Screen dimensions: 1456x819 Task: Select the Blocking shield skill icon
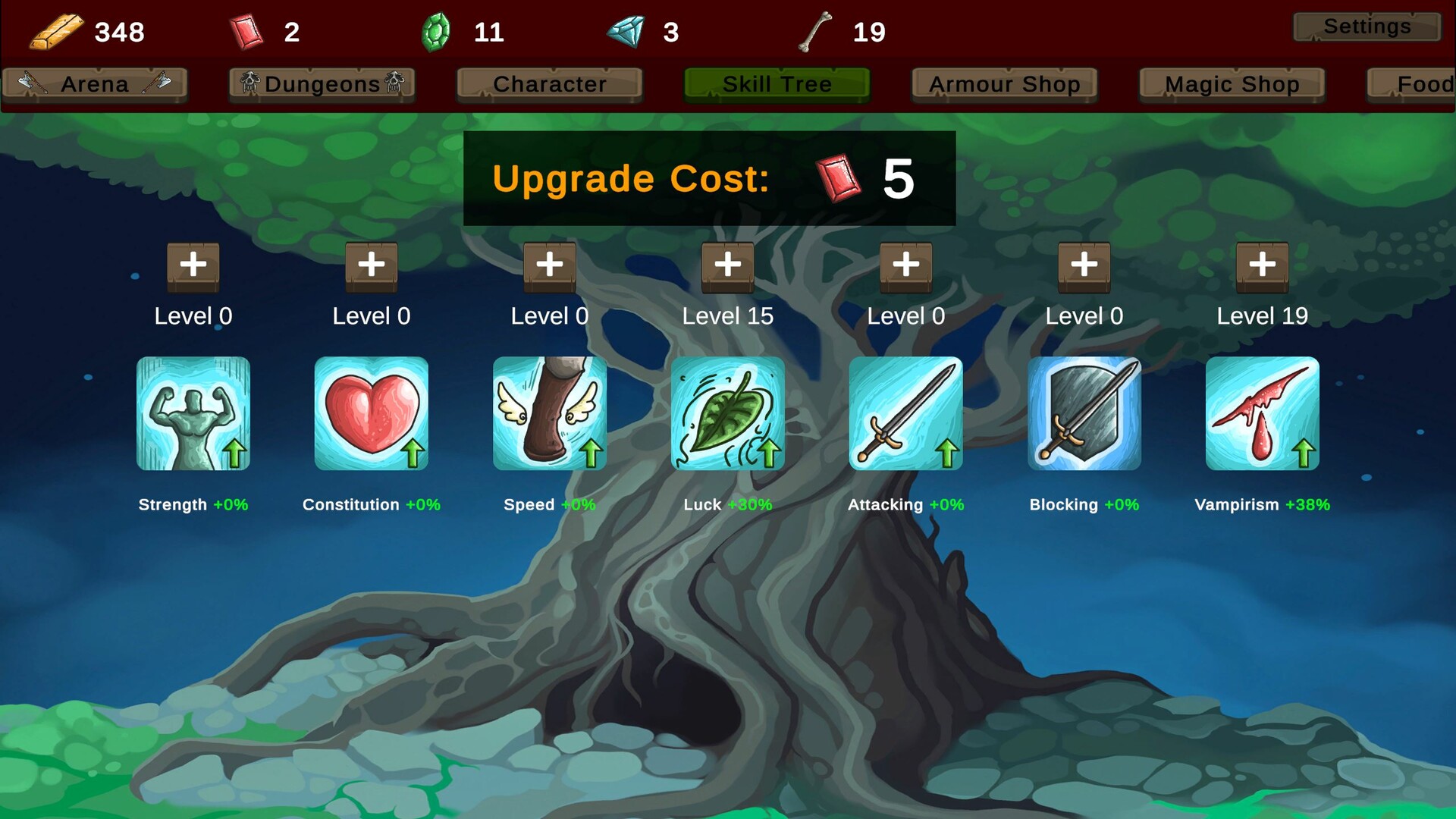coord(1084,413)
